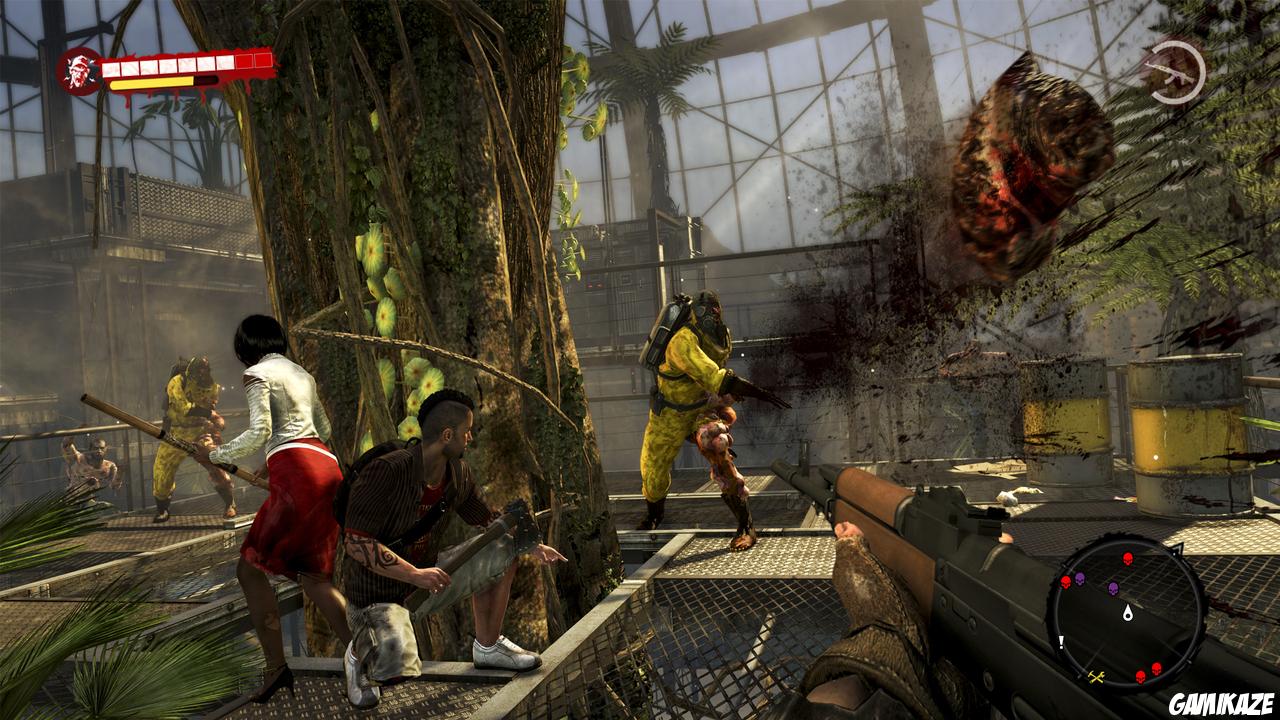Click the exclamation mark icon on the minimap
Screen dimensions: 1280x720
1061,642
